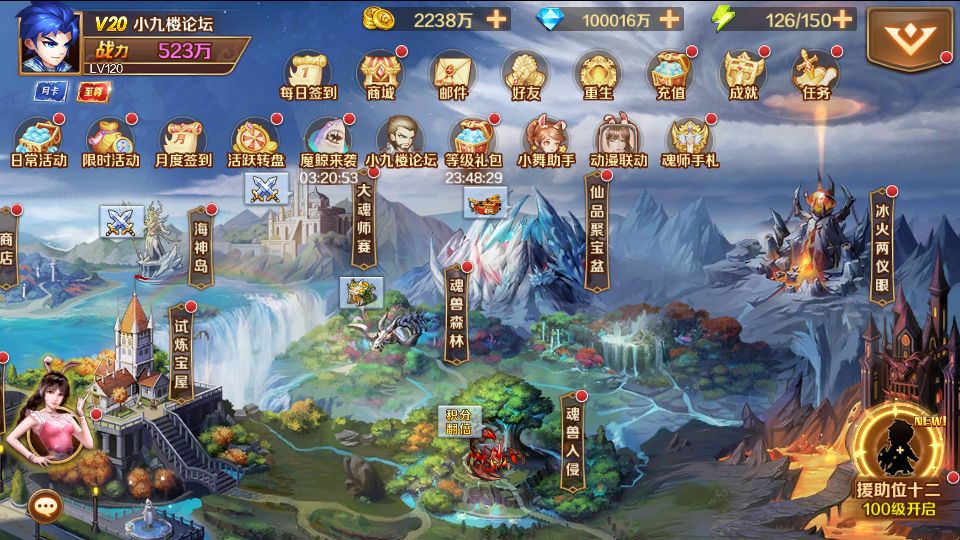Open 日常活动 daily activities
Viewport: 960px width, 540px height.
pos(38,139)
